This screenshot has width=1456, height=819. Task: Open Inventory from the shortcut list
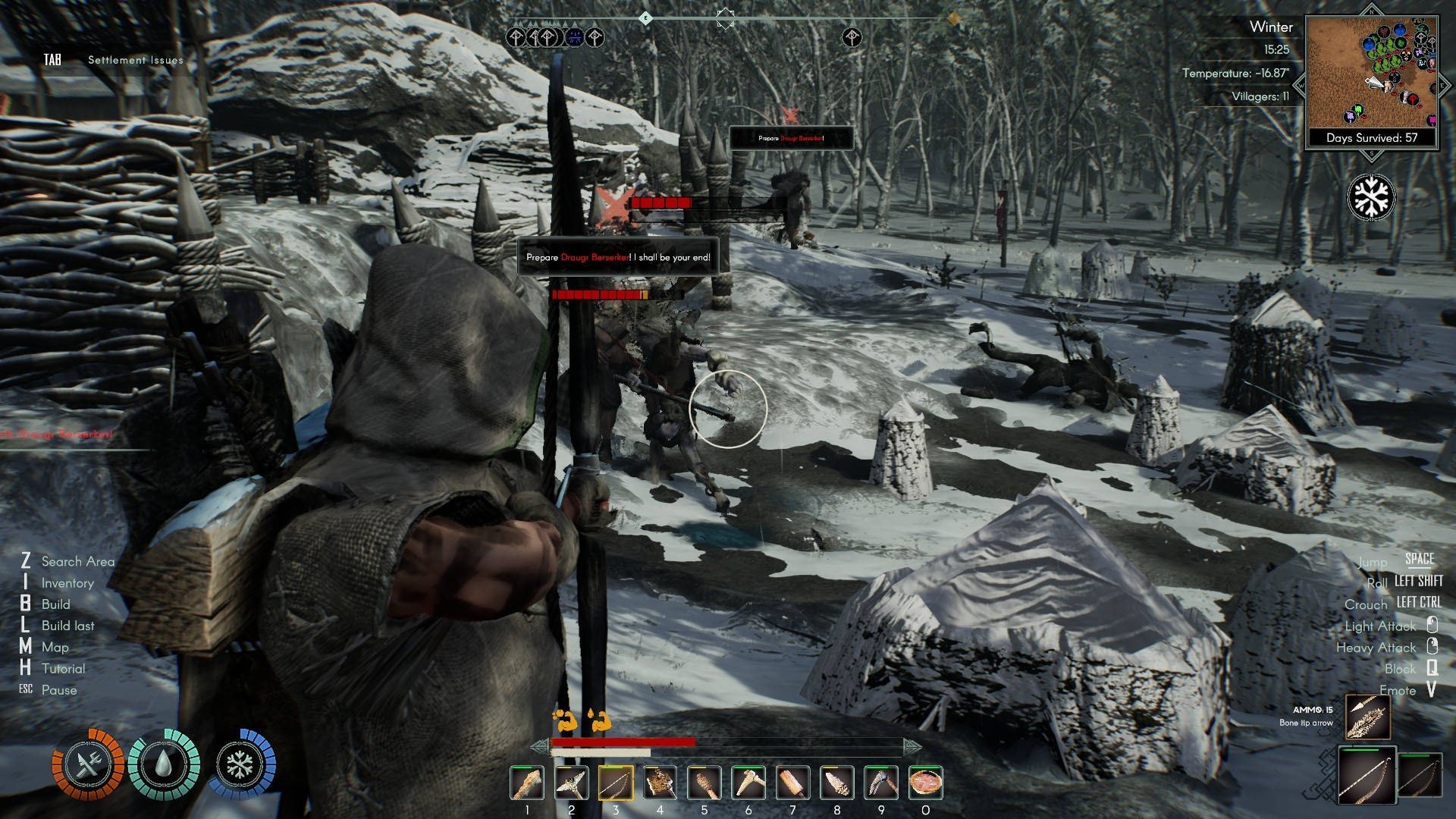point(67,583)
